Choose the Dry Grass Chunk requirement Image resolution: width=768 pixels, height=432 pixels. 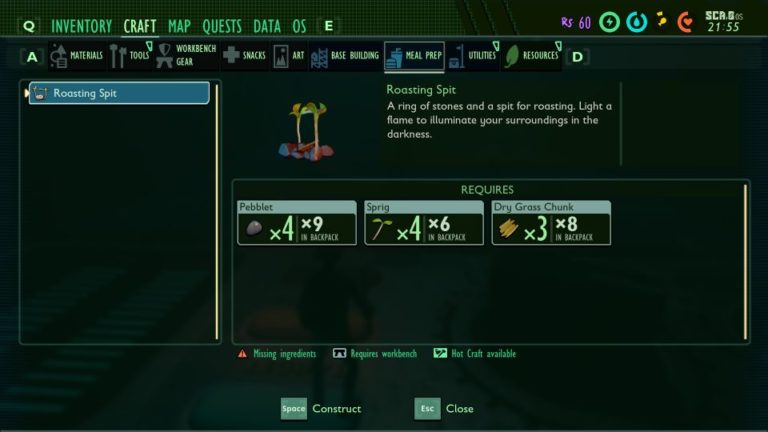(551, 223)
